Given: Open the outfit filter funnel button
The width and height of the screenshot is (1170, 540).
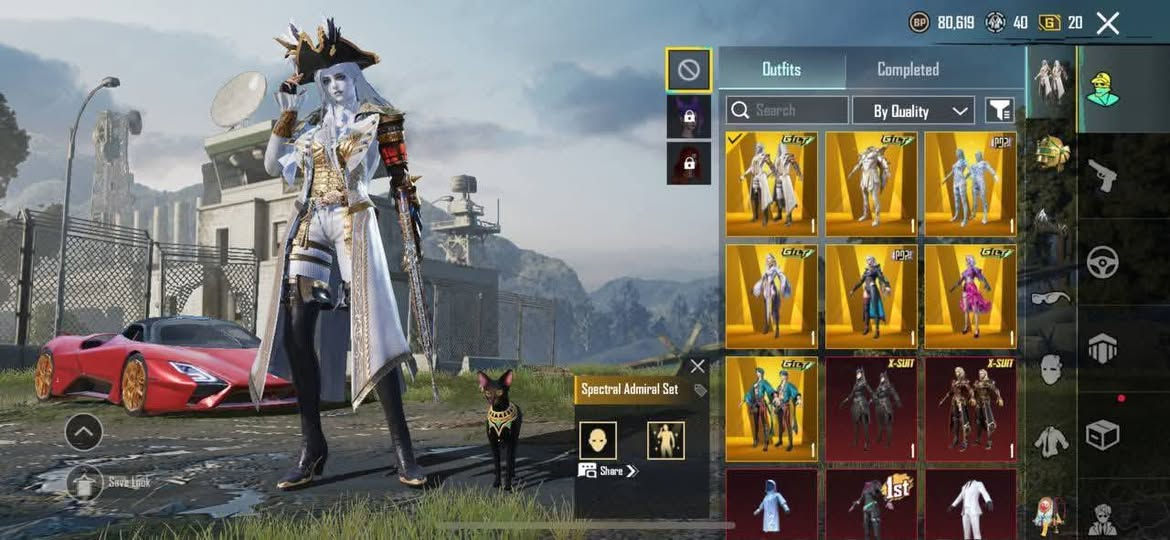Looking at the screenshot, I should 999,110.
